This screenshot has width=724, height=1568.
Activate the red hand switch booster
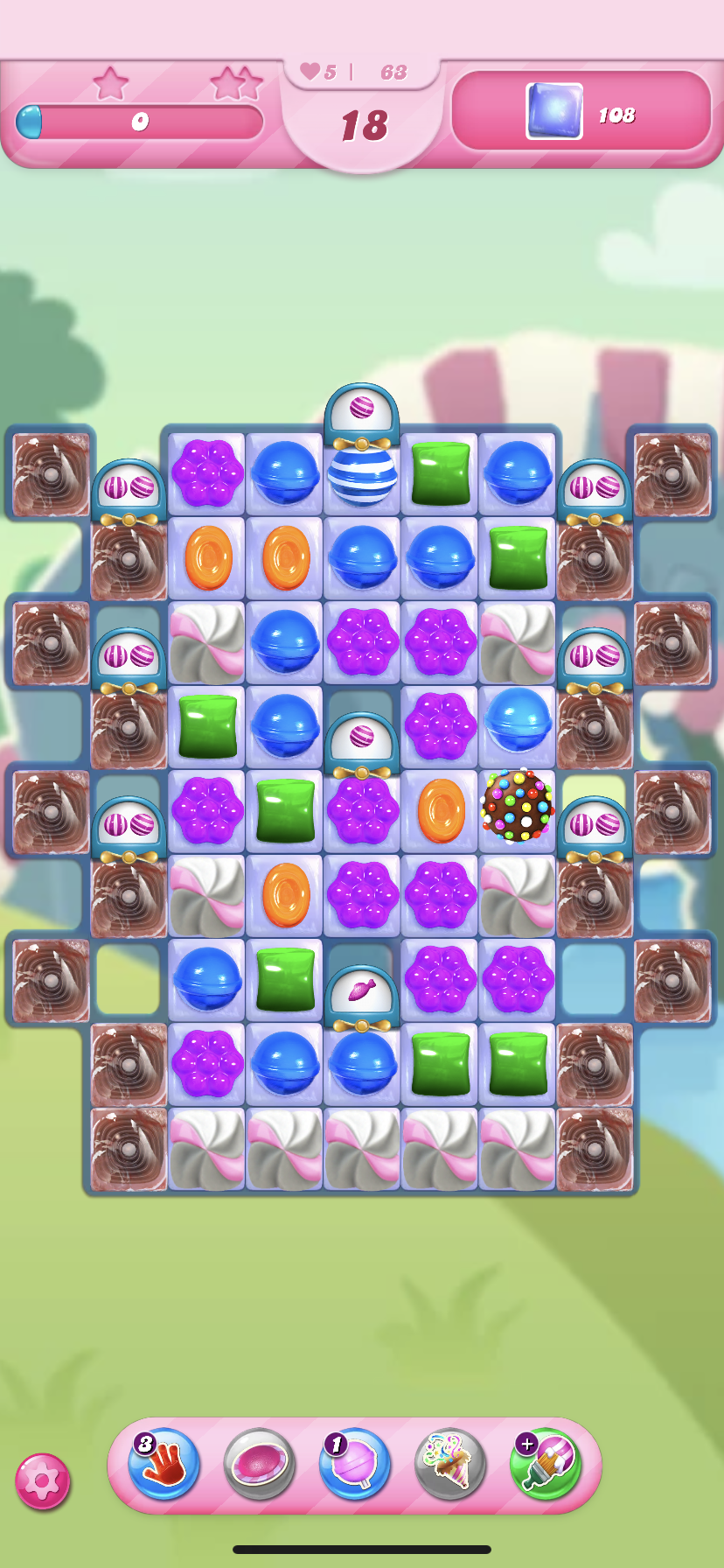tap(164, 1464)
